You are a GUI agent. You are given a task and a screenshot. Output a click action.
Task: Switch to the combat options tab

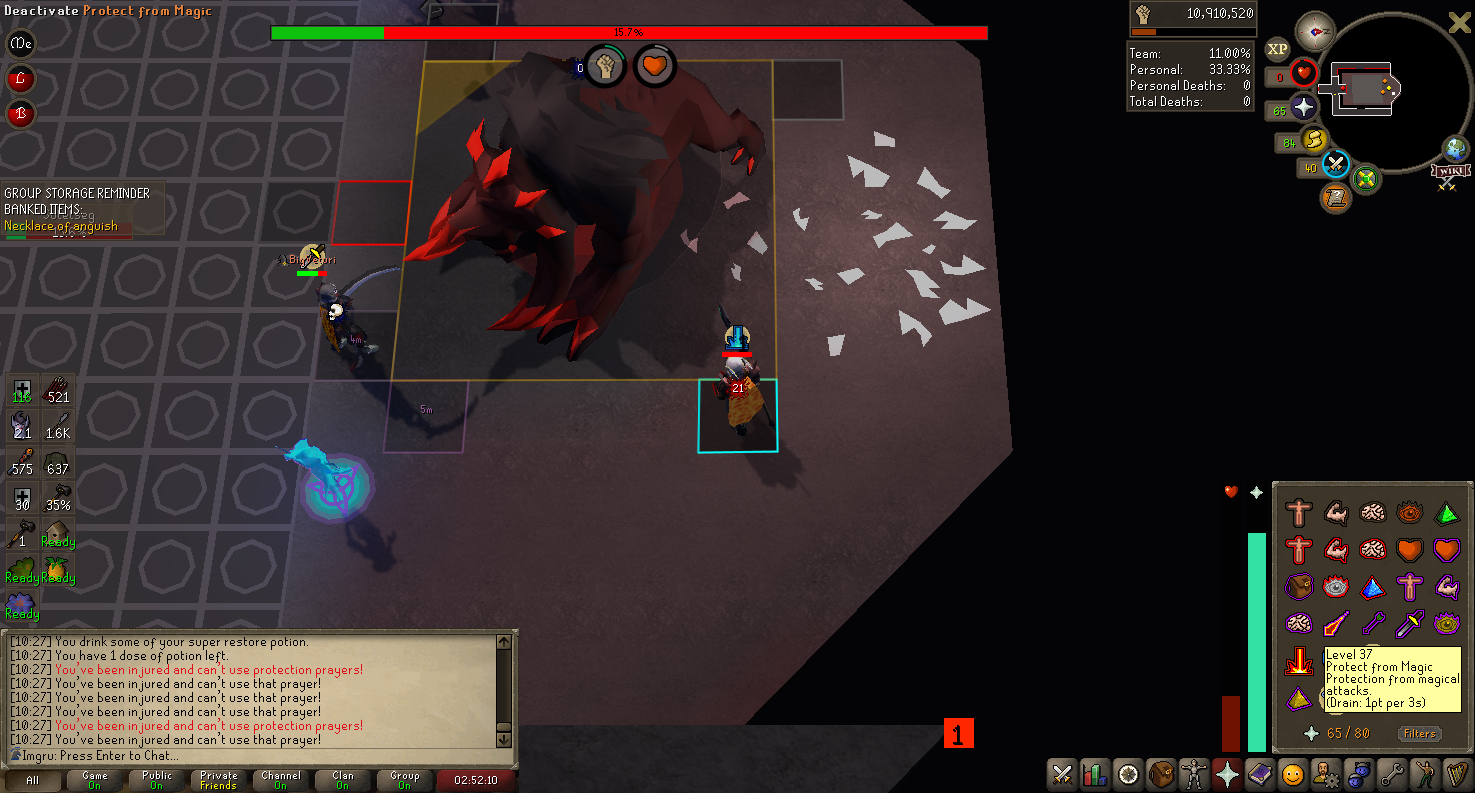point(1062,774)
